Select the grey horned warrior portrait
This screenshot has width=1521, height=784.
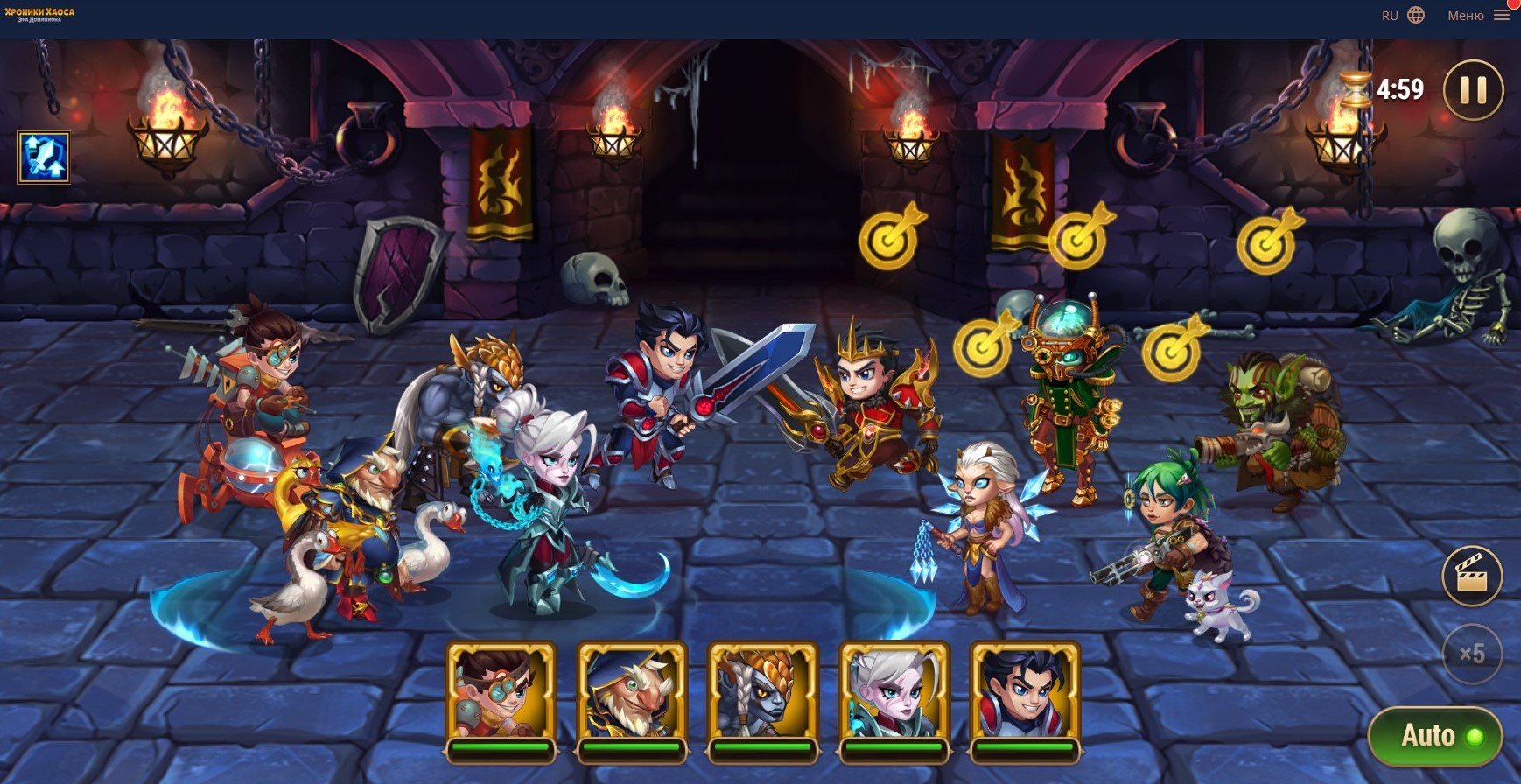(762, 693)
